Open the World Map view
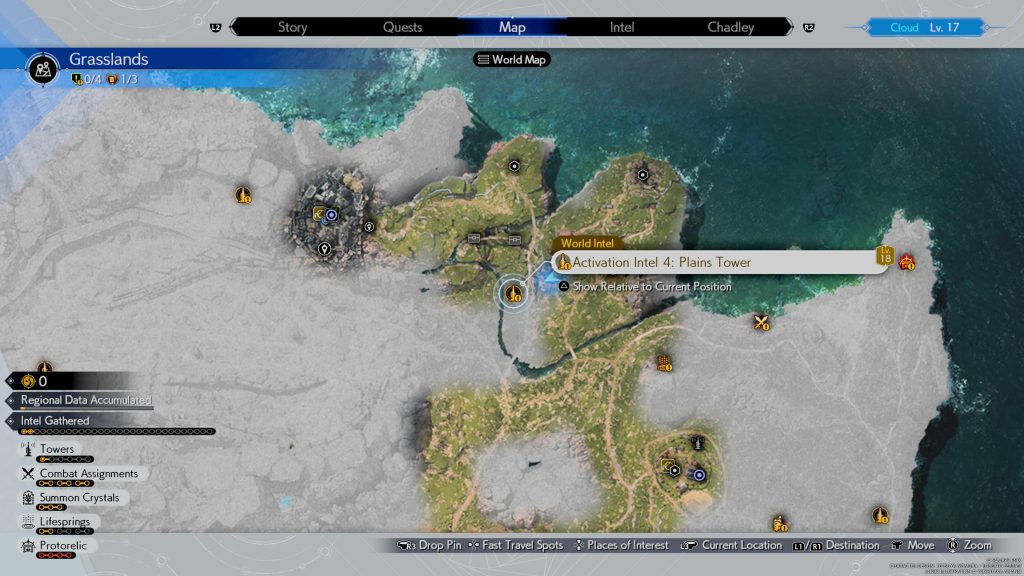1024x576 pixels. click(514, 60)
